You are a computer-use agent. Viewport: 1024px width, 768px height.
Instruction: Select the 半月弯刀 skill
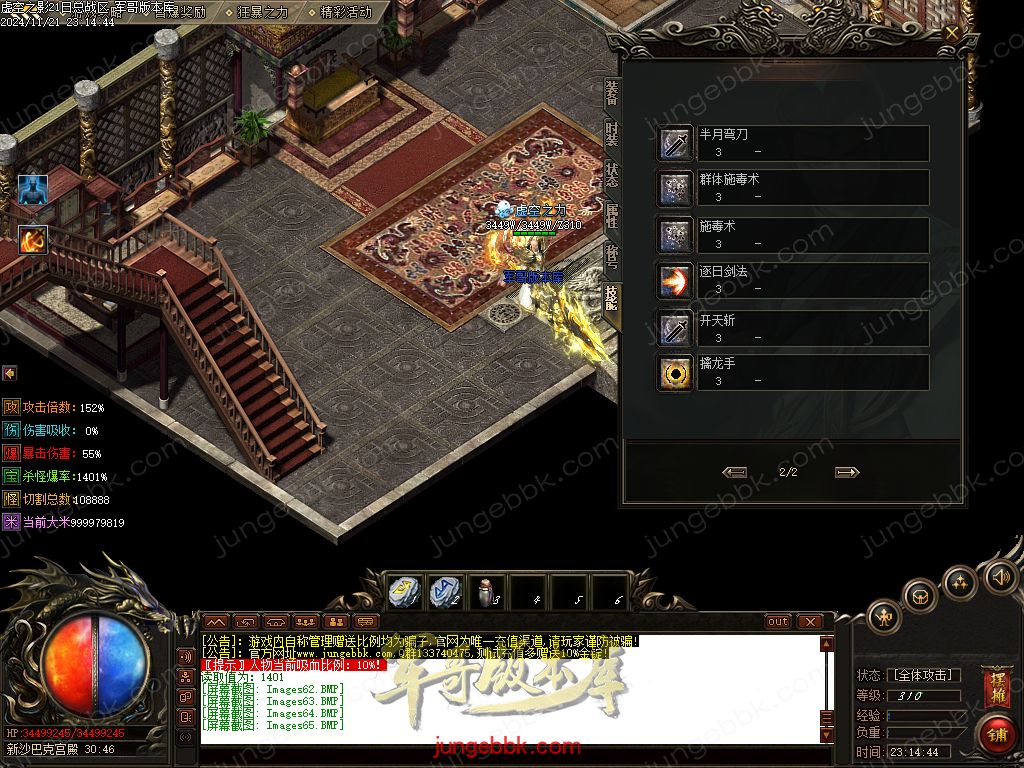(674, 143)
